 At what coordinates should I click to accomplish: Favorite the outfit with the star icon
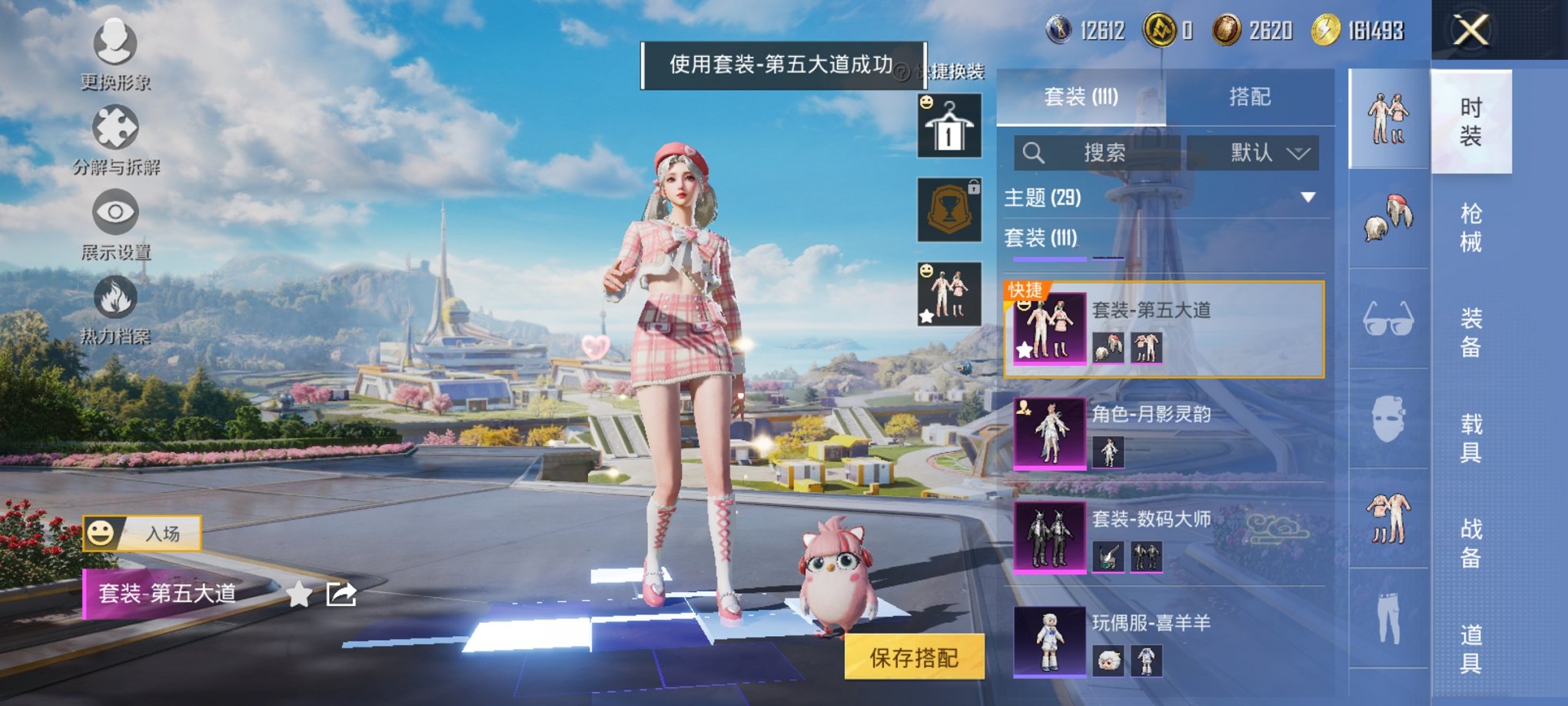point(299,594)
